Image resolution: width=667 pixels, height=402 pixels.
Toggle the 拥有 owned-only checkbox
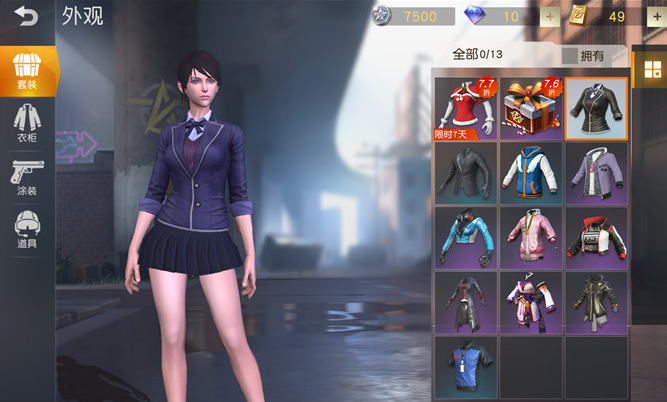pos(570,56)
